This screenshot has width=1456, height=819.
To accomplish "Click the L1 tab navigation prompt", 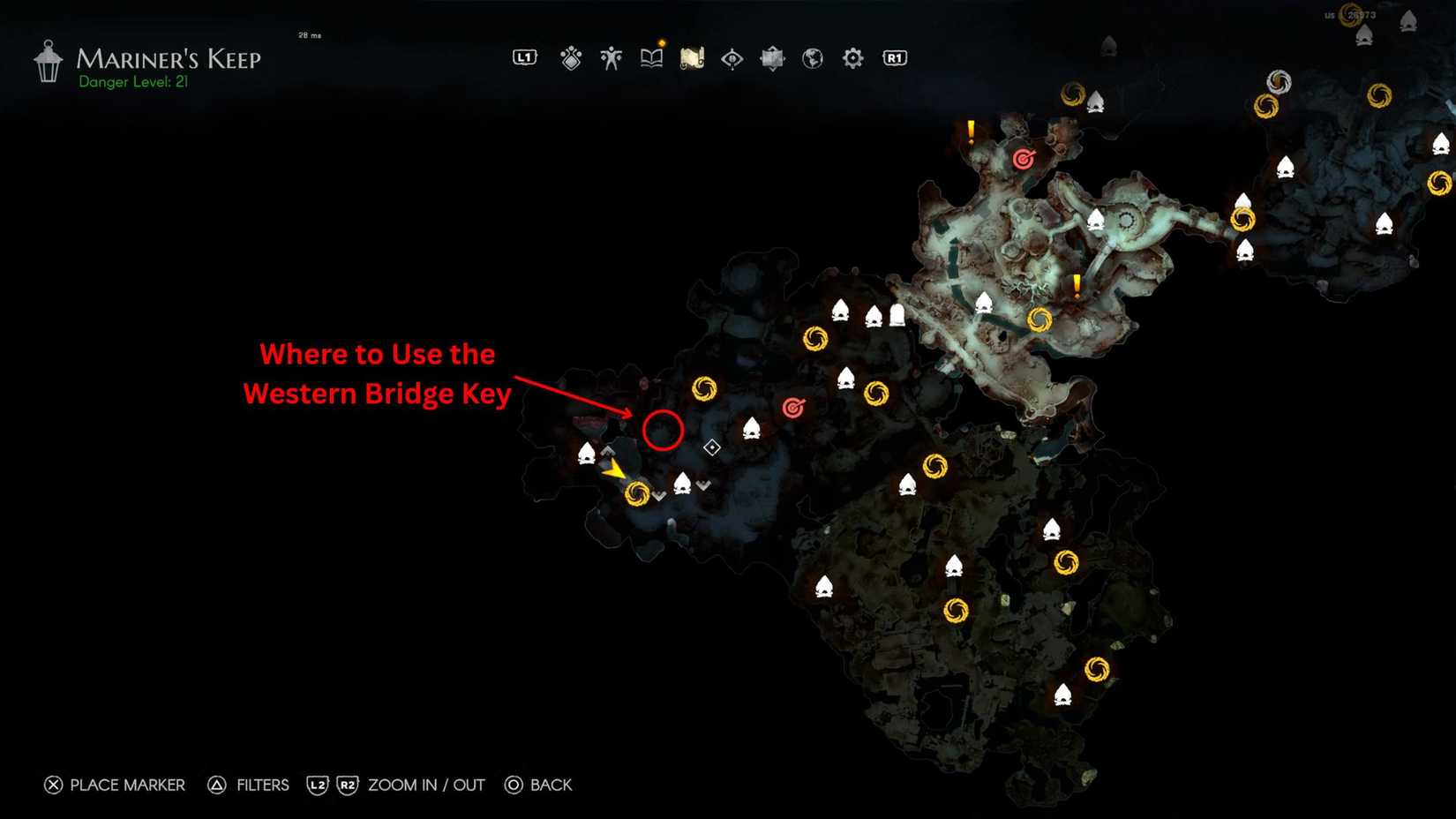I will 525,57.
